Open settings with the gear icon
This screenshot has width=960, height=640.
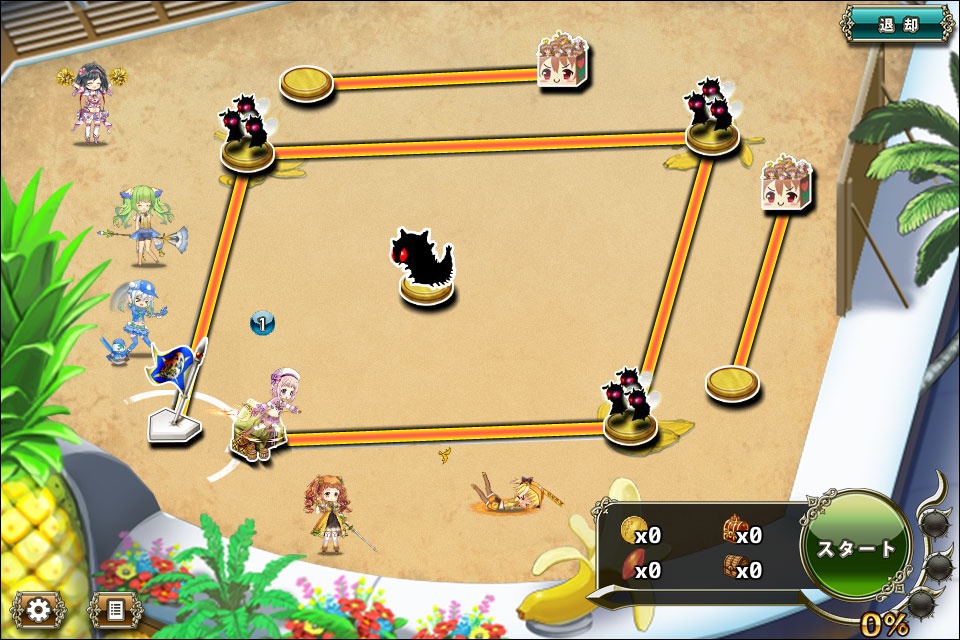tap(40, 608)
